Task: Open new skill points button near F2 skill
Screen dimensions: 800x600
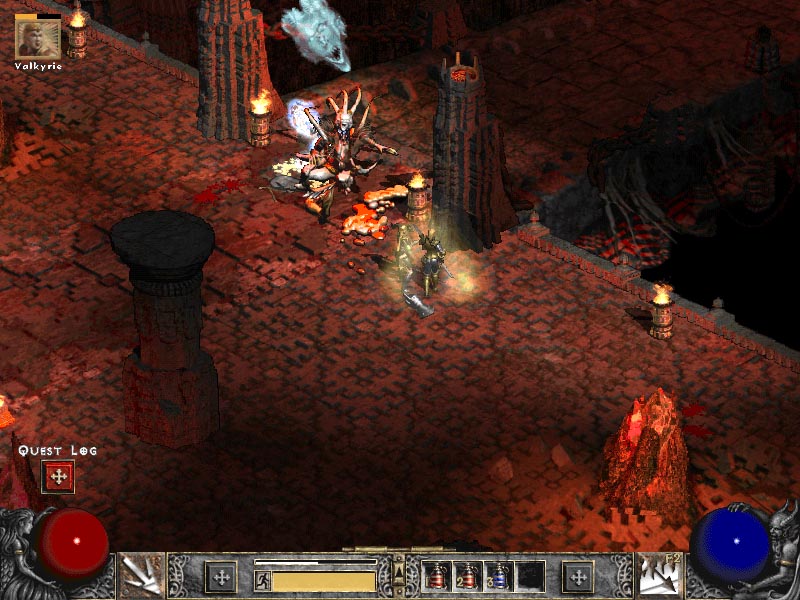Action: pyautogui.click(x=577, y=577)
